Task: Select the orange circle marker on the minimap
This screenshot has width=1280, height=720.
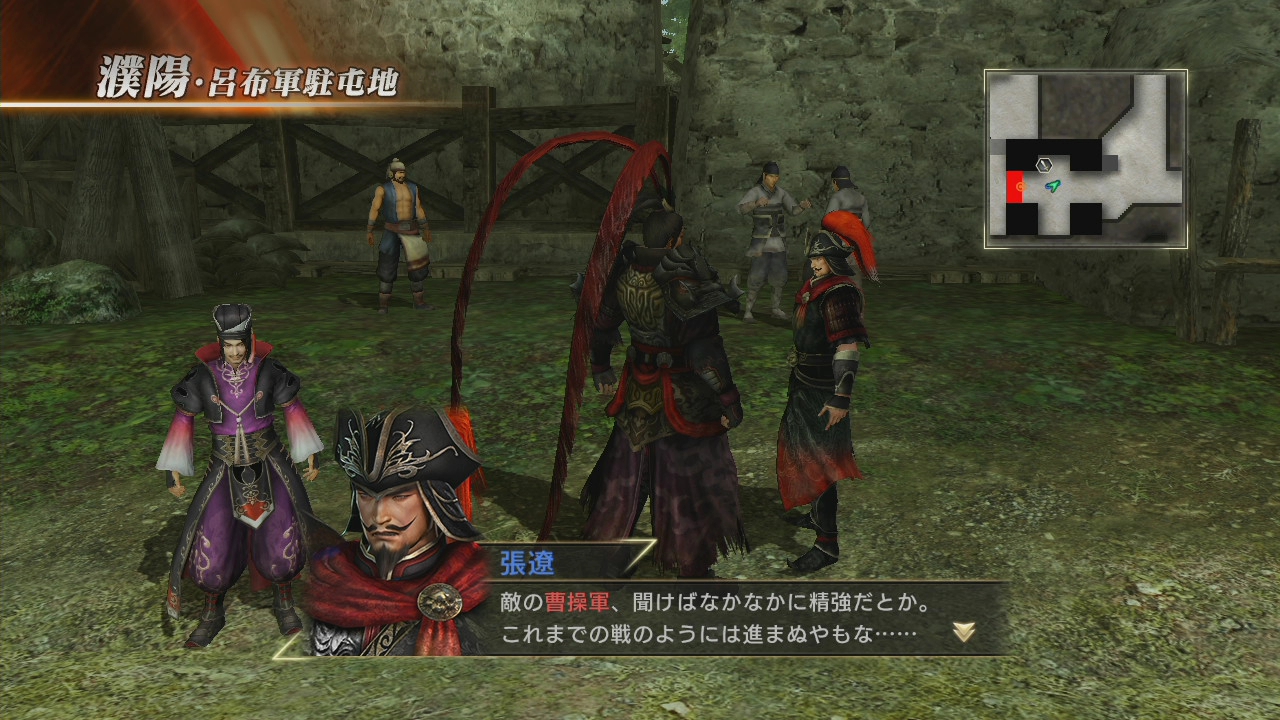Action: [x=1022, y=186]
